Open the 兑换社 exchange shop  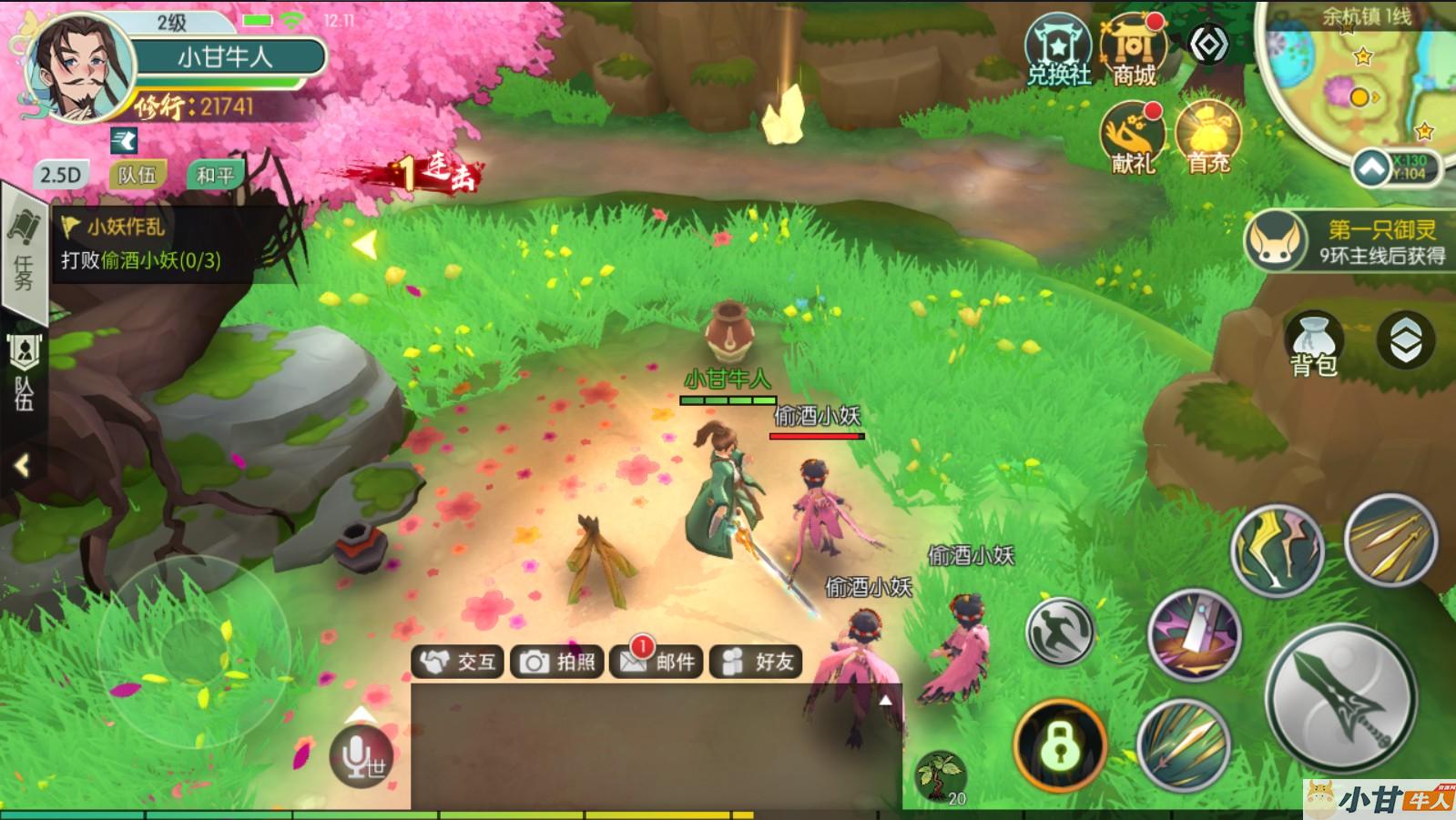click(x=1058, y=51)
